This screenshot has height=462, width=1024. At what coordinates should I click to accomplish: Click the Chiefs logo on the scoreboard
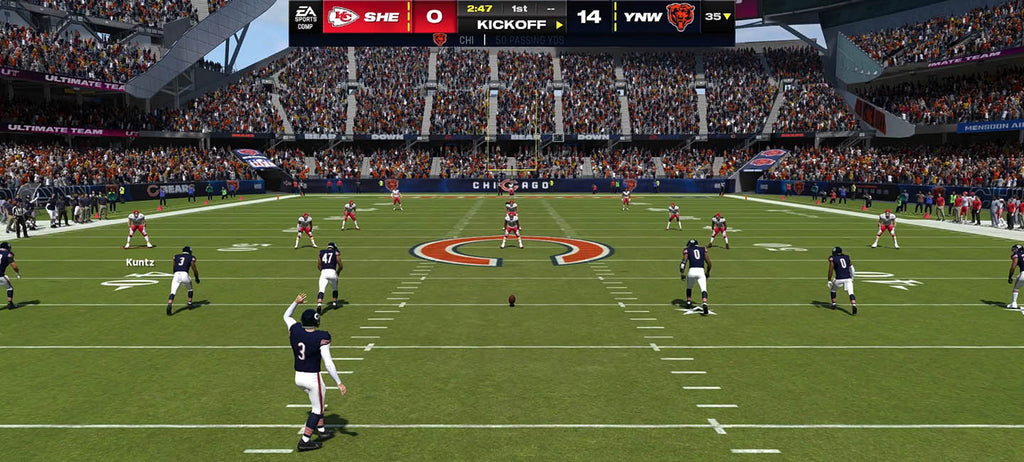point(343,16)
